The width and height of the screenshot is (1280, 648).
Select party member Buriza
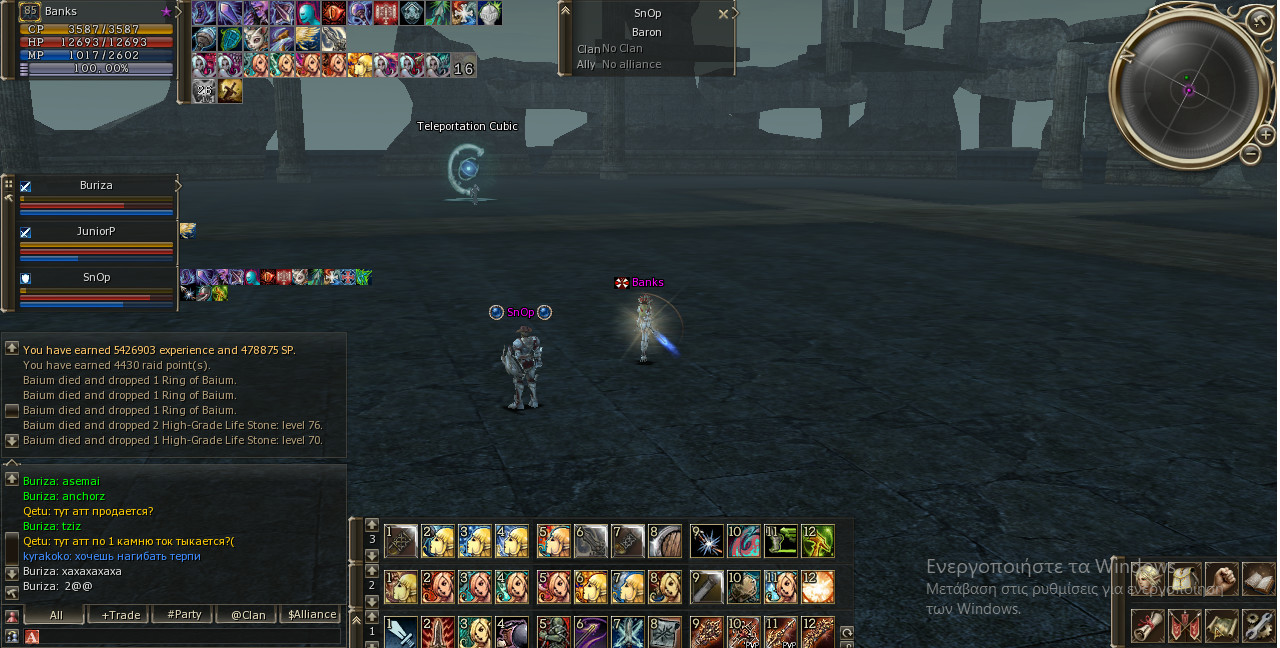point(96,186)
